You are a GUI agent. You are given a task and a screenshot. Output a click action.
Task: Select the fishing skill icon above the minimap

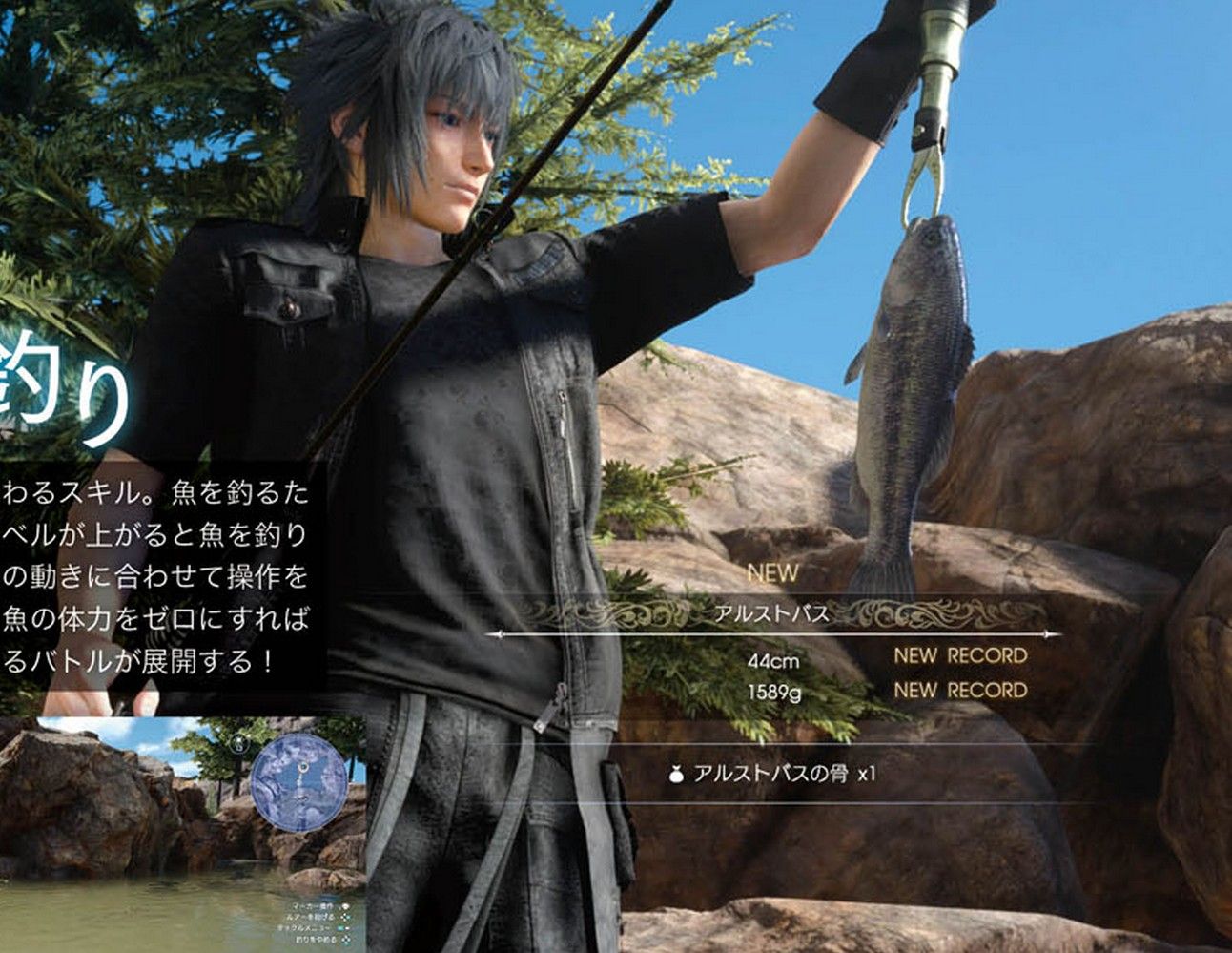238,743
